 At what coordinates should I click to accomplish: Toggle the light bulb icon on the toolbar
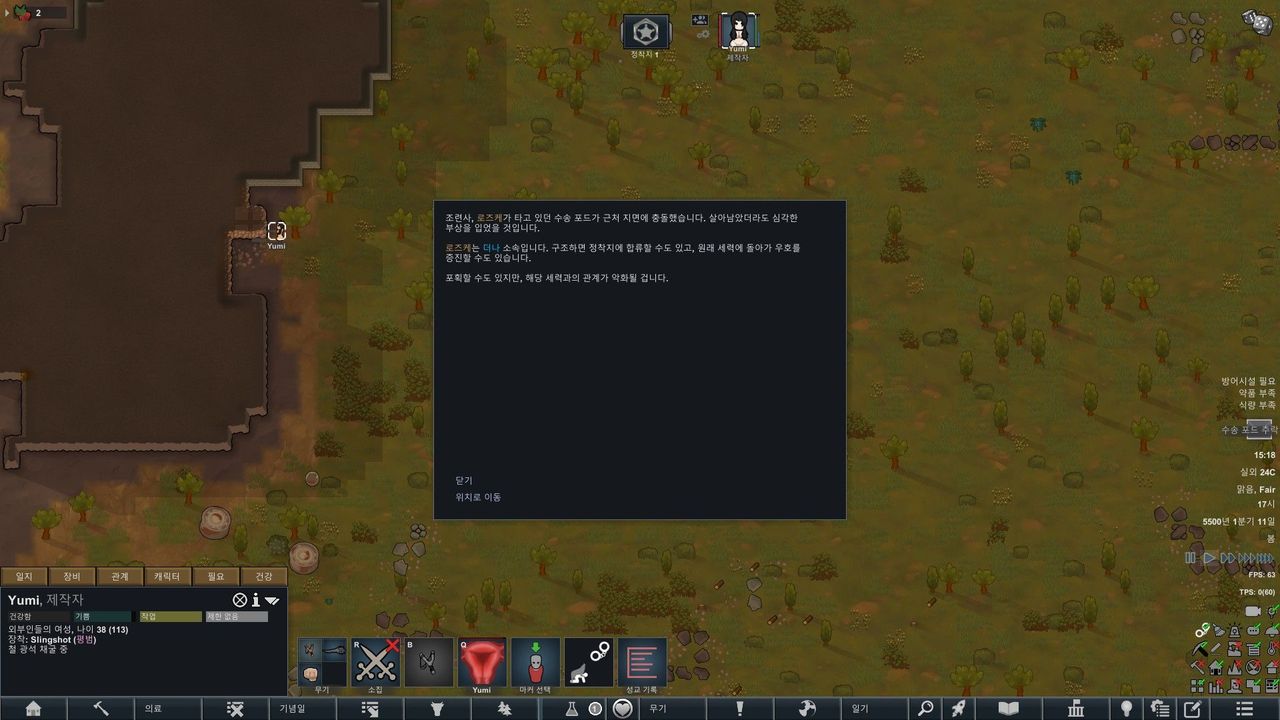click(x=1127, y=707)
